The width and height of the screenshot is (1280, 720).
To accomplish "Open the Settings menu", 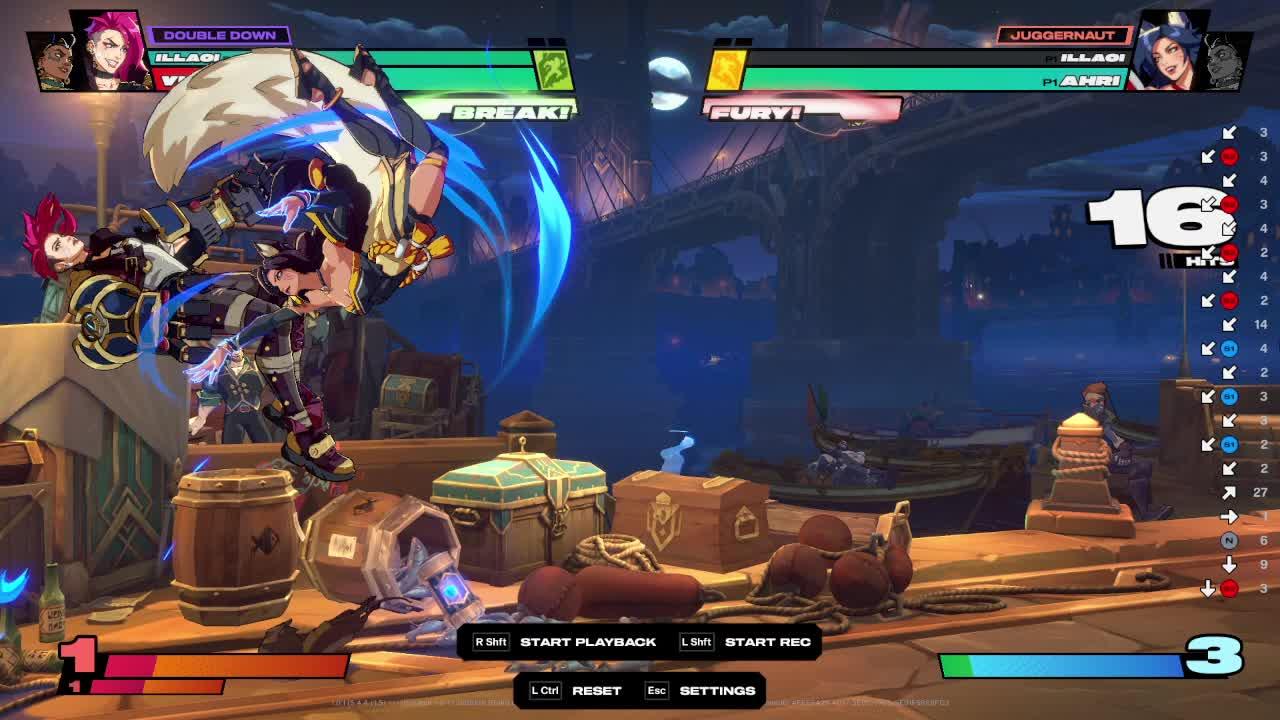I will (716, 691).
